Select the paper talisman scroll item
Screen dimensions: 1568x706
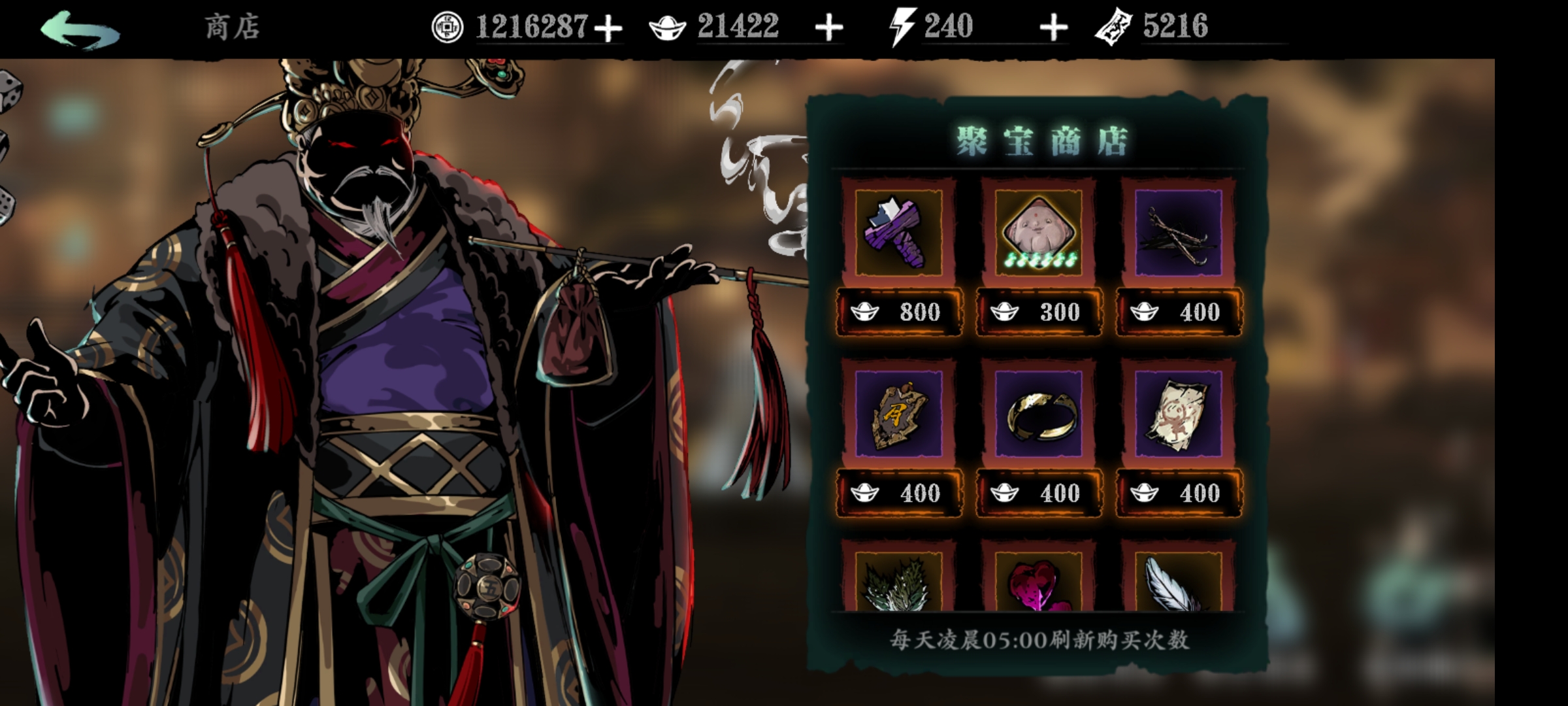(x=1178, y=414)
